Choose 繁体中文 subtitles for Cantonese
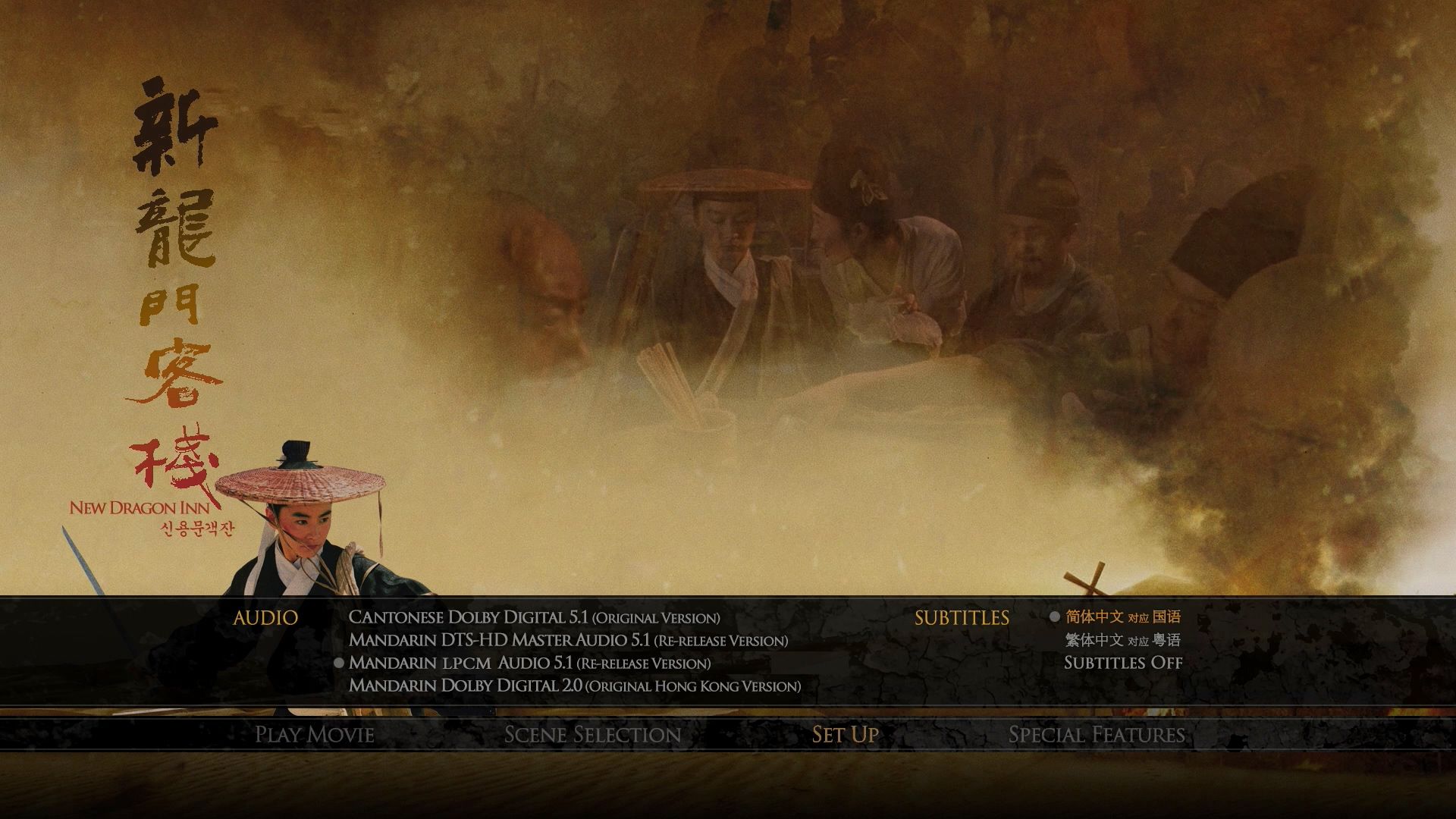The image size is (1456, 819). point(1122,640)
